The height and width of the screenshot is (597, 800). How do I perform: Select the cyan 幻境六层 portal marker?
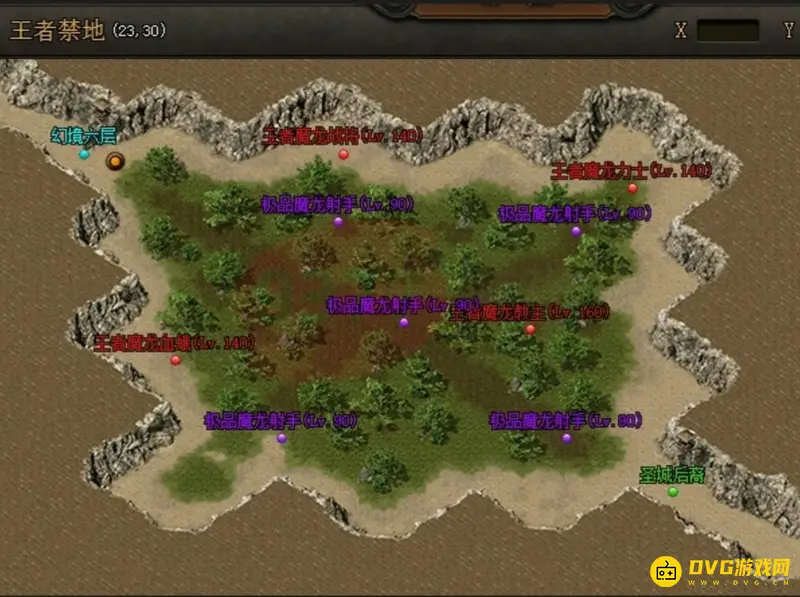click(84, 154)
